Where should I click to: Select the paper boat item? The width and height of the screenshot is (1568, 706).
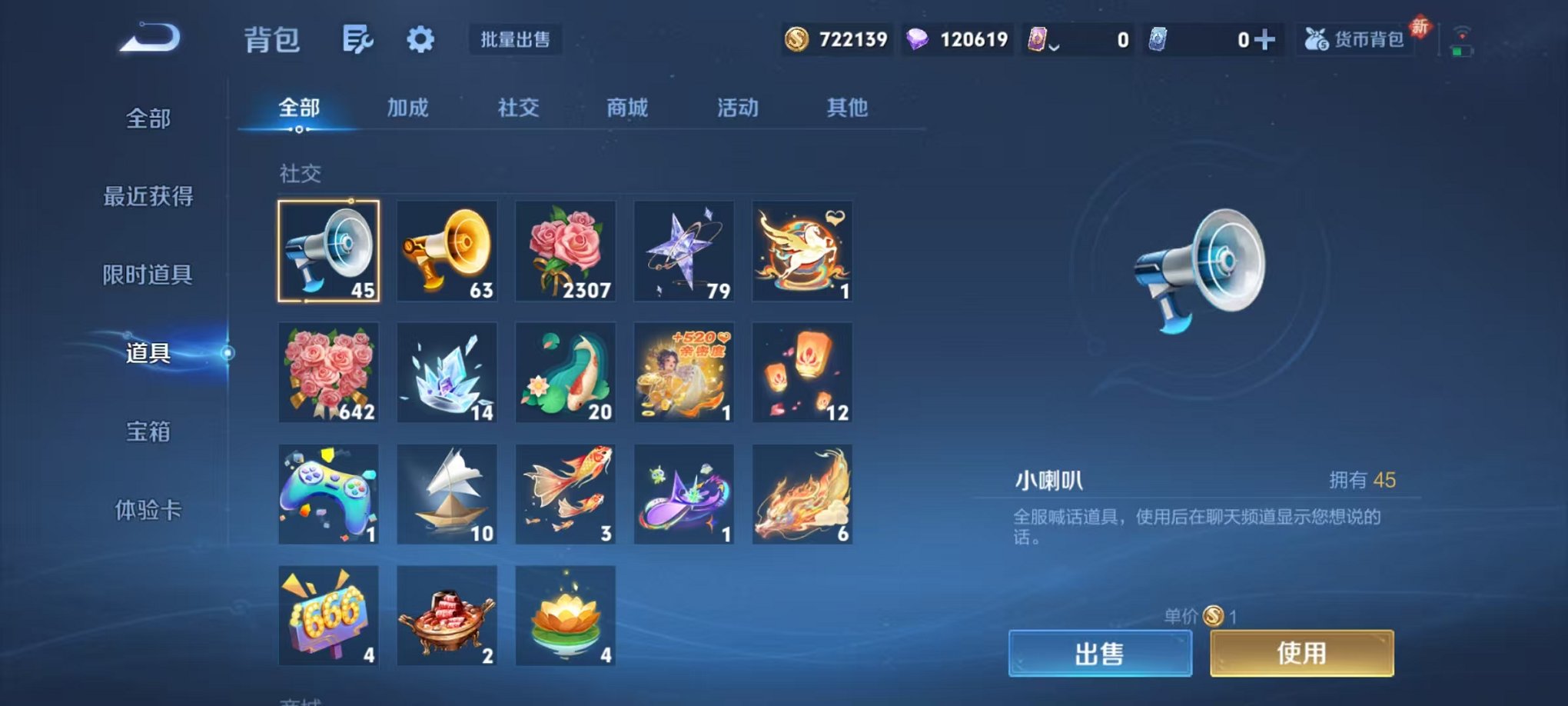click(447, 495)
